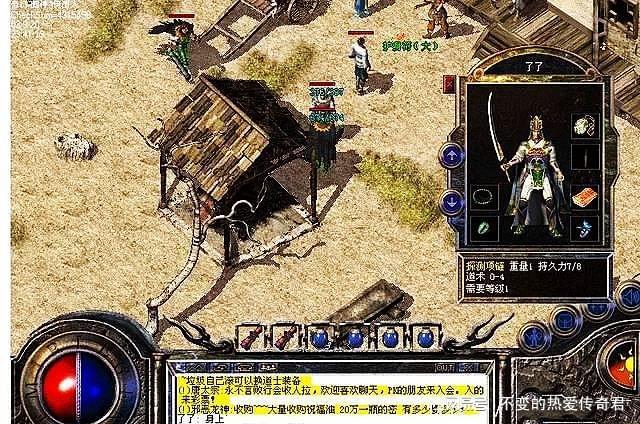Select the dark bracelet equipment slot
Screen dimensions: 640x424
click(484, 196)
